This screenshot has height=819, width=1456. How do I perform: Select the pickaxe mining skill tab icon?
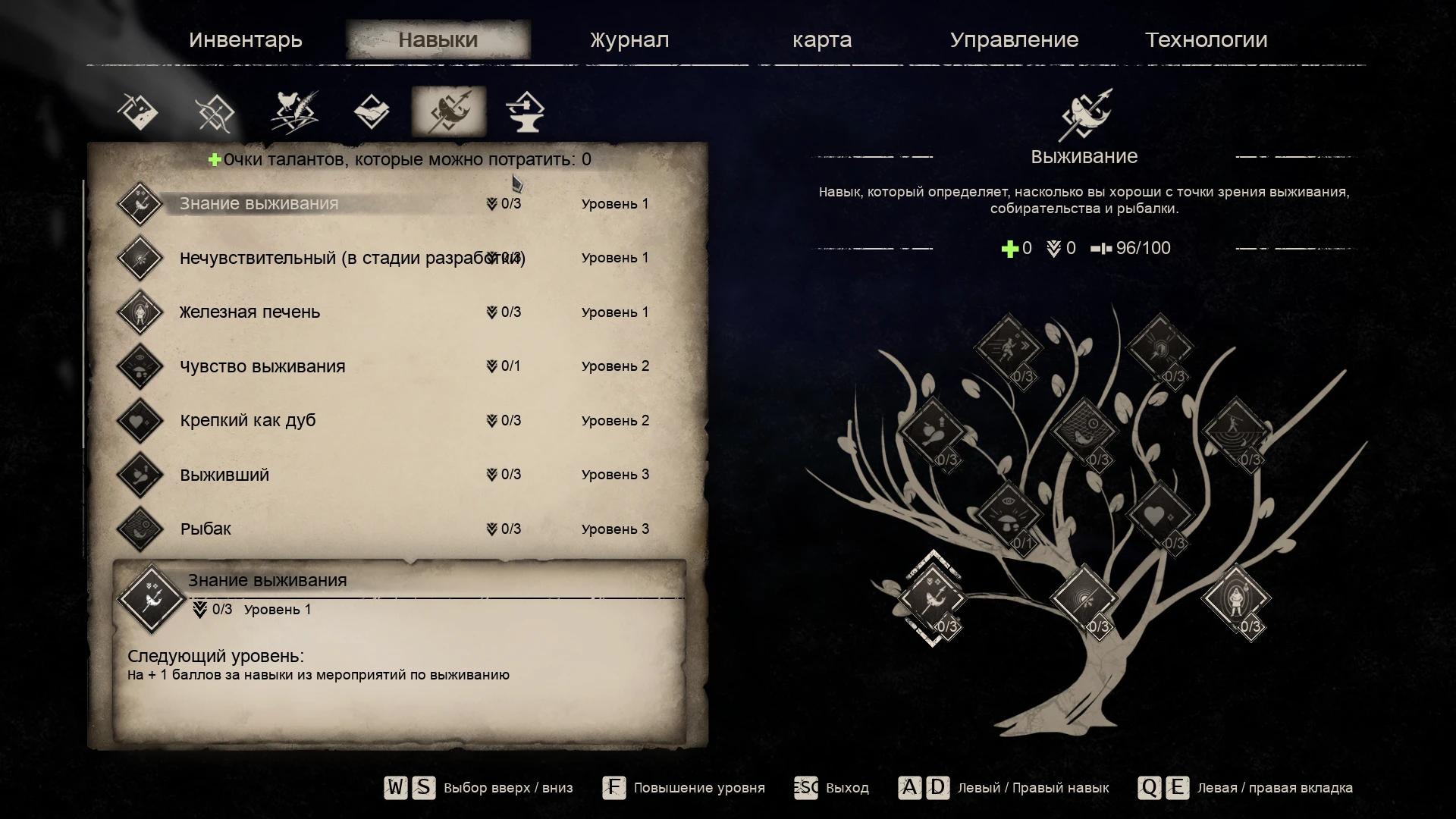tap(139, 111)
